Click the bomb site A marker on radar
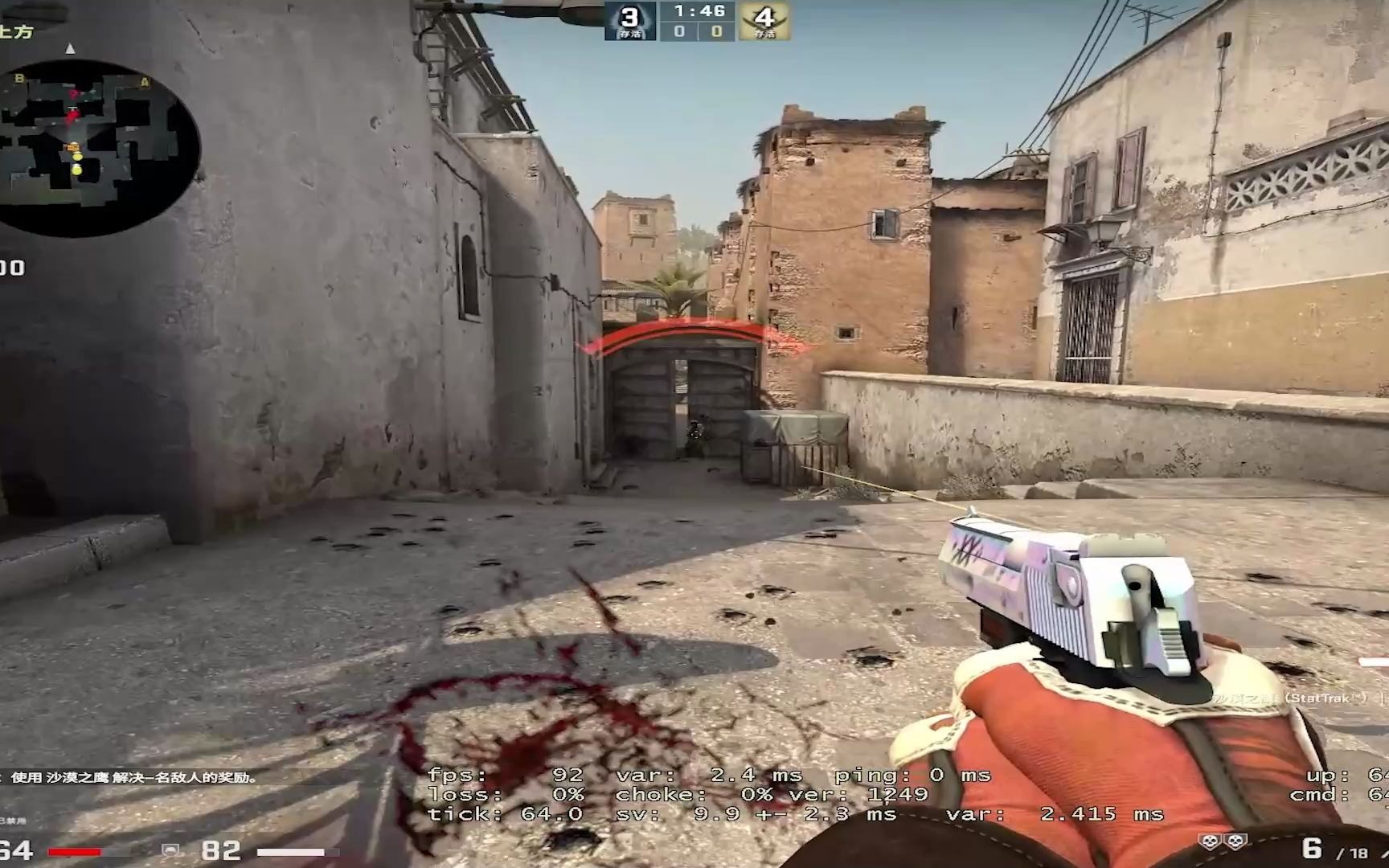This screenshot has width=1389, height=868. (145, 81)
